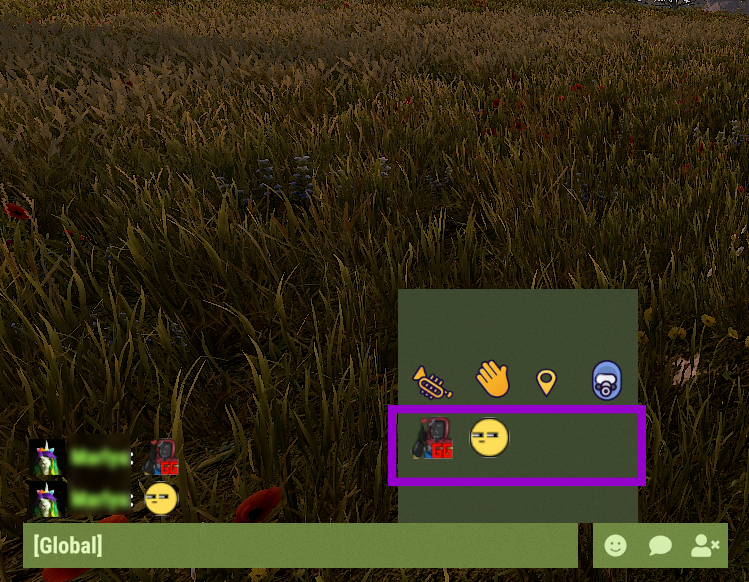Open the mute player button
This screenshot has height=582, width=749.
[x=705, y=546]
